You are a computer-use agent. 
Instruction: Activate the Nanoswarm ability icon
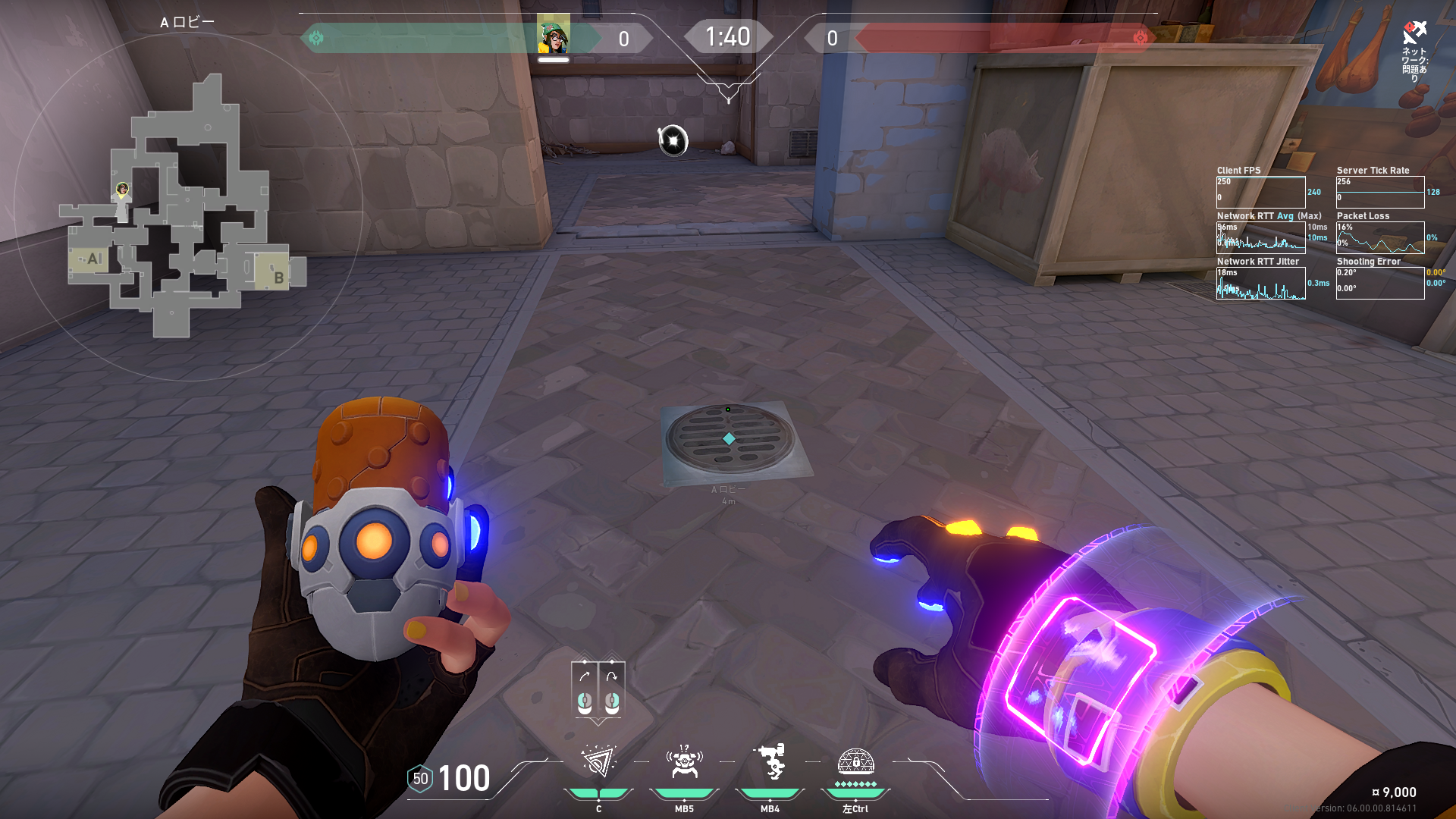point(598,763)
